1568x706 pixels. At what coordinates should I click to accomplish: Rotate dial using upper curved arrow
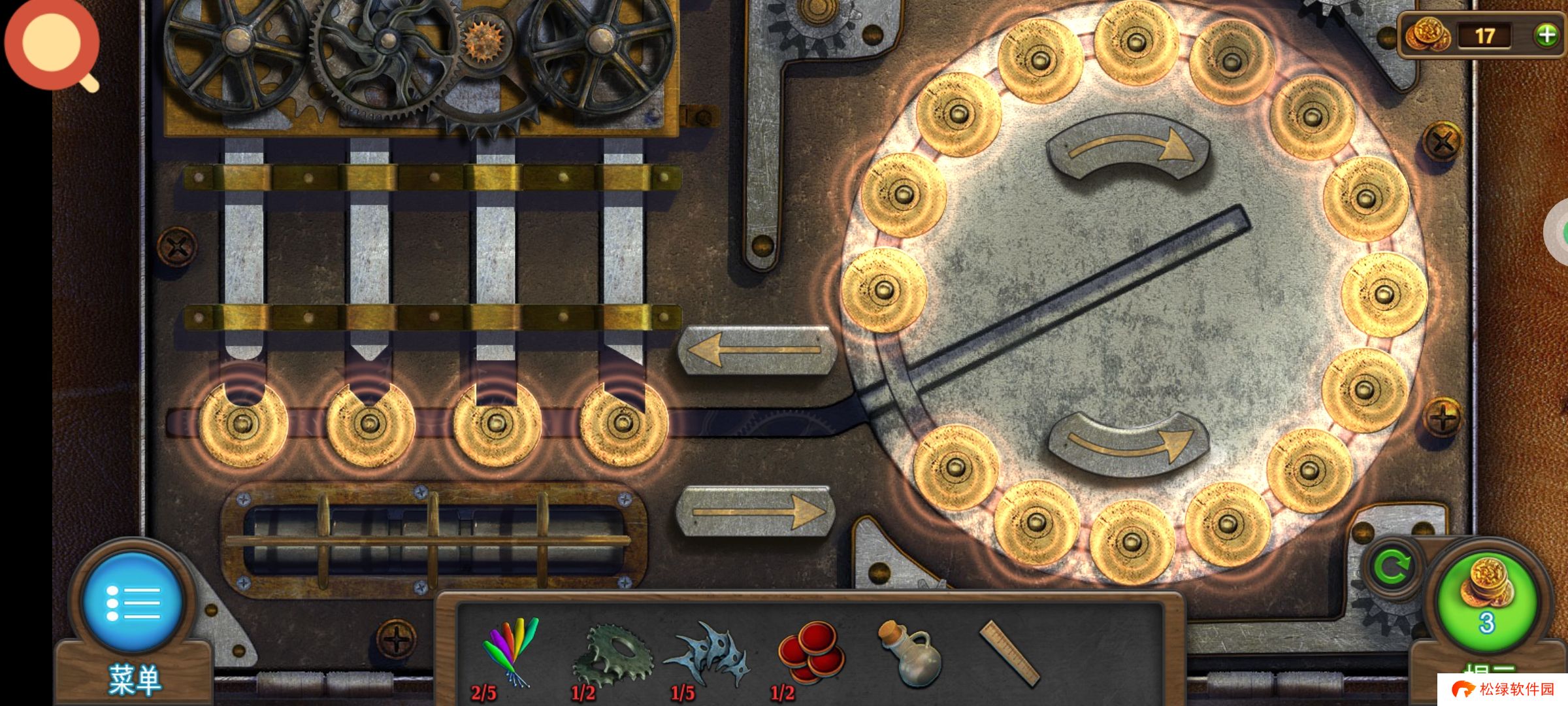1128,150
